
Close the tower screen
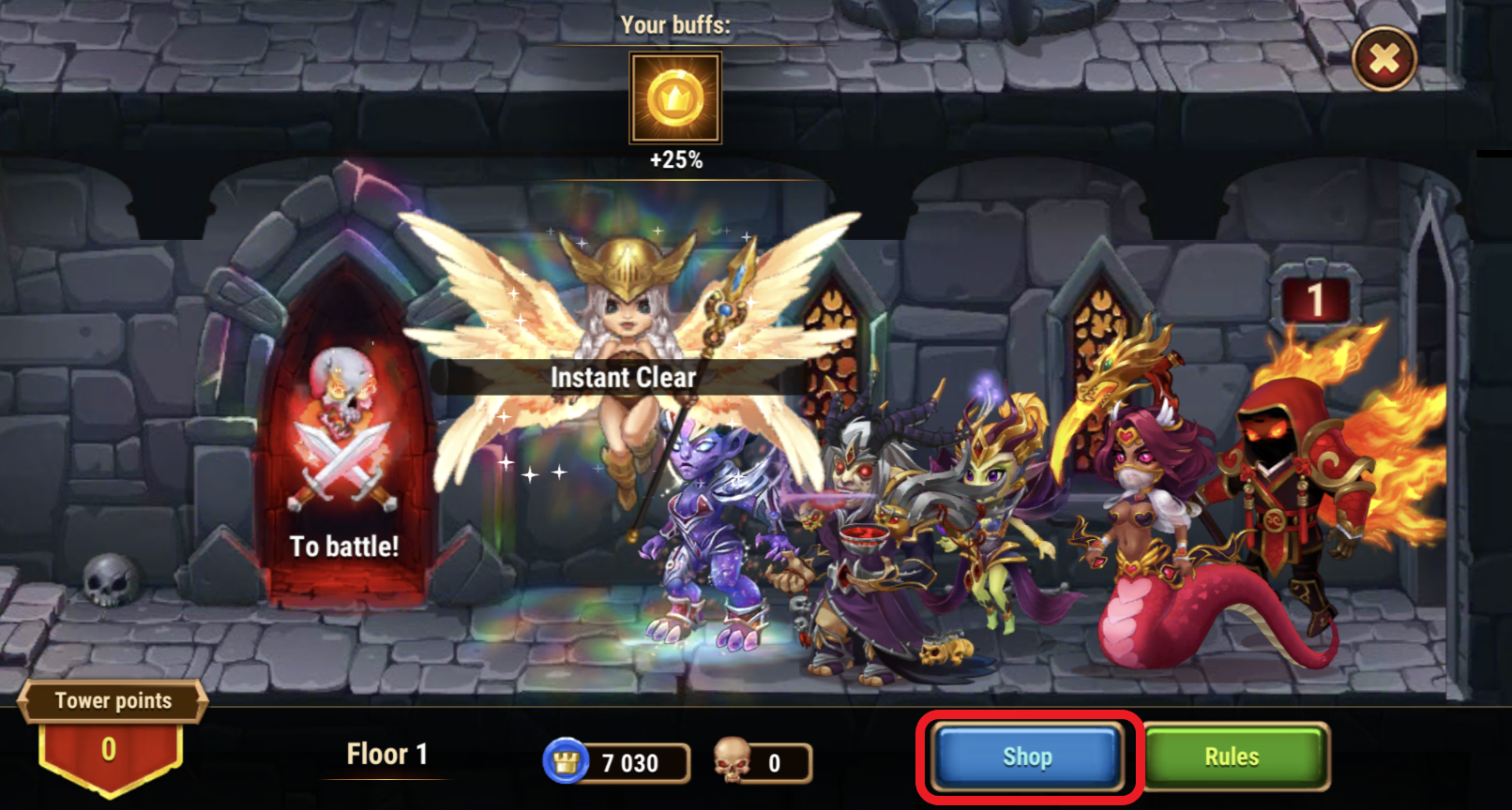click(x=1383, y=60)
